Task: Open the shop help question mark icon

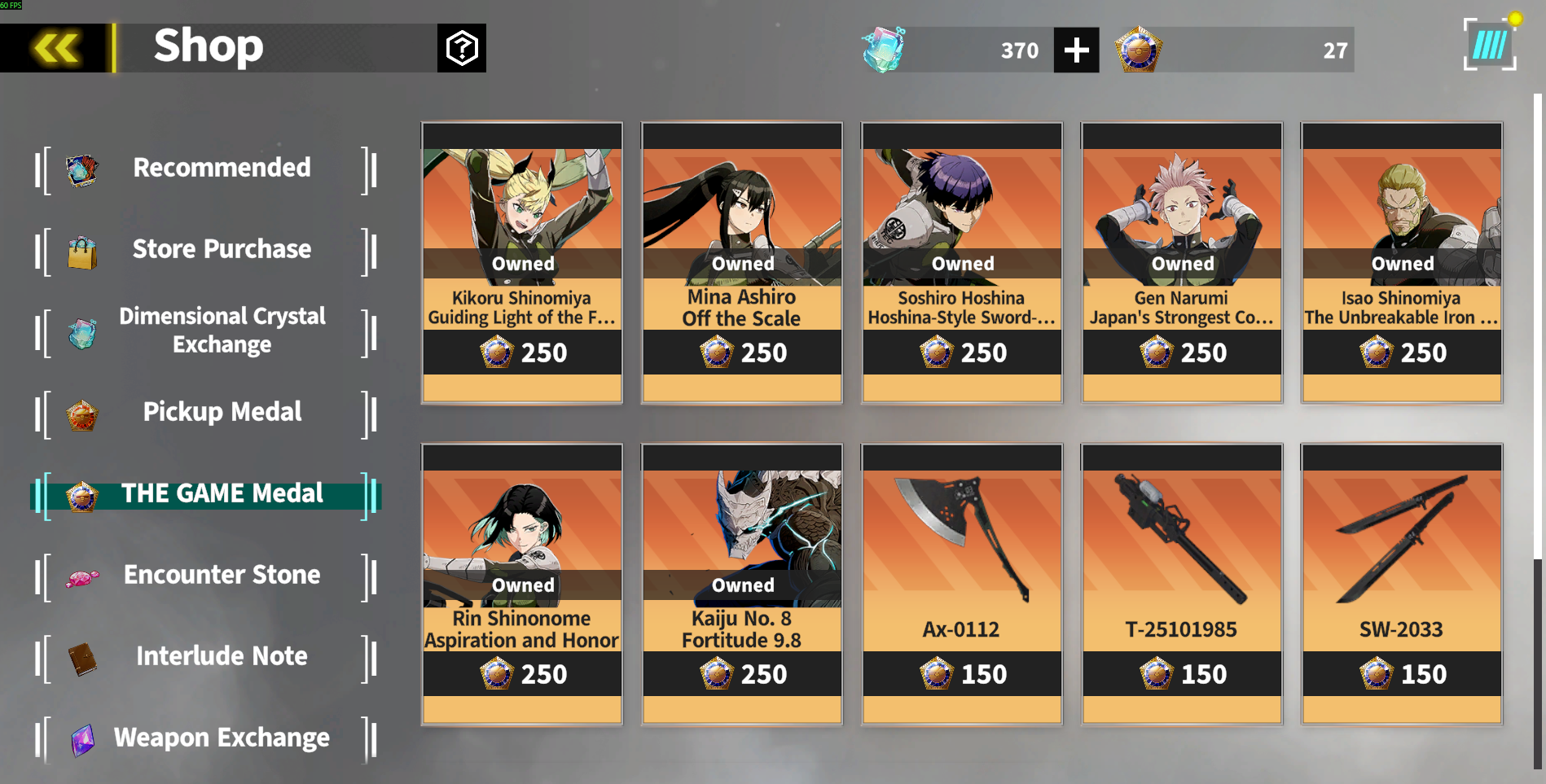Action: point(461,48)
